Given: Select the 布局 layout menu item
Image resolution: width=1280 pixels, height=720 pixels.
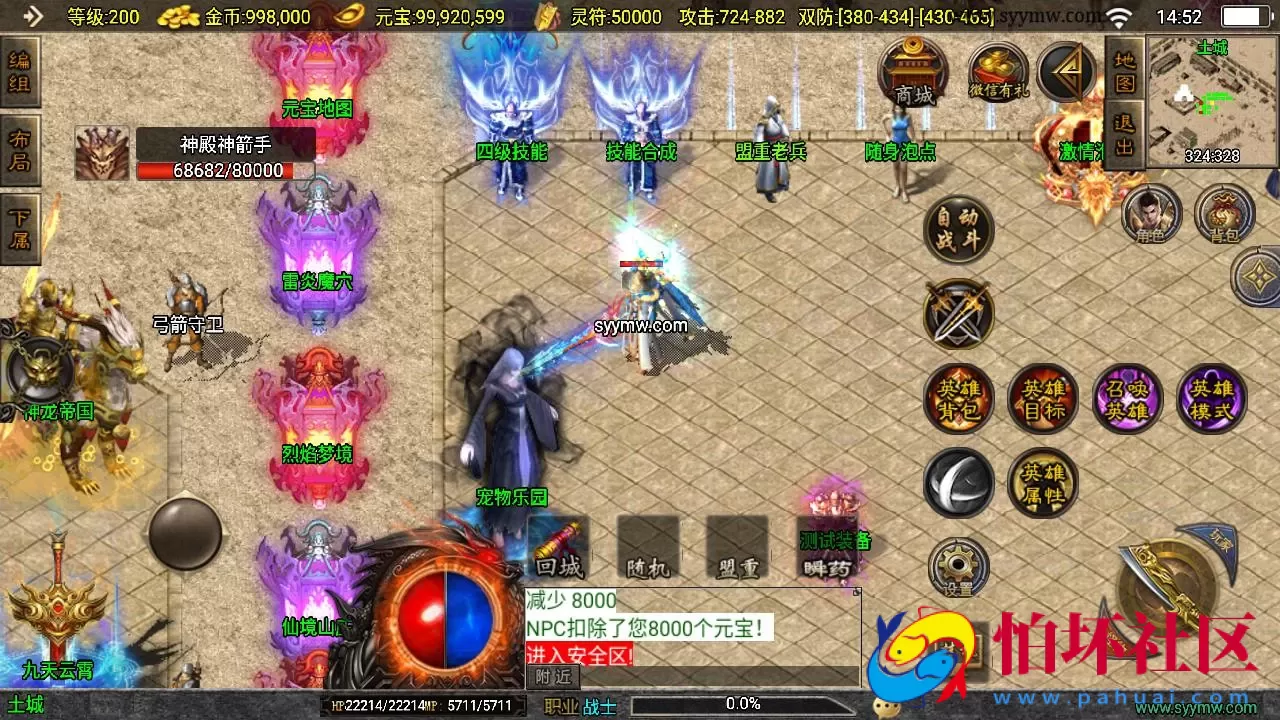Looking at the screenshot, I should click(20, 148).
